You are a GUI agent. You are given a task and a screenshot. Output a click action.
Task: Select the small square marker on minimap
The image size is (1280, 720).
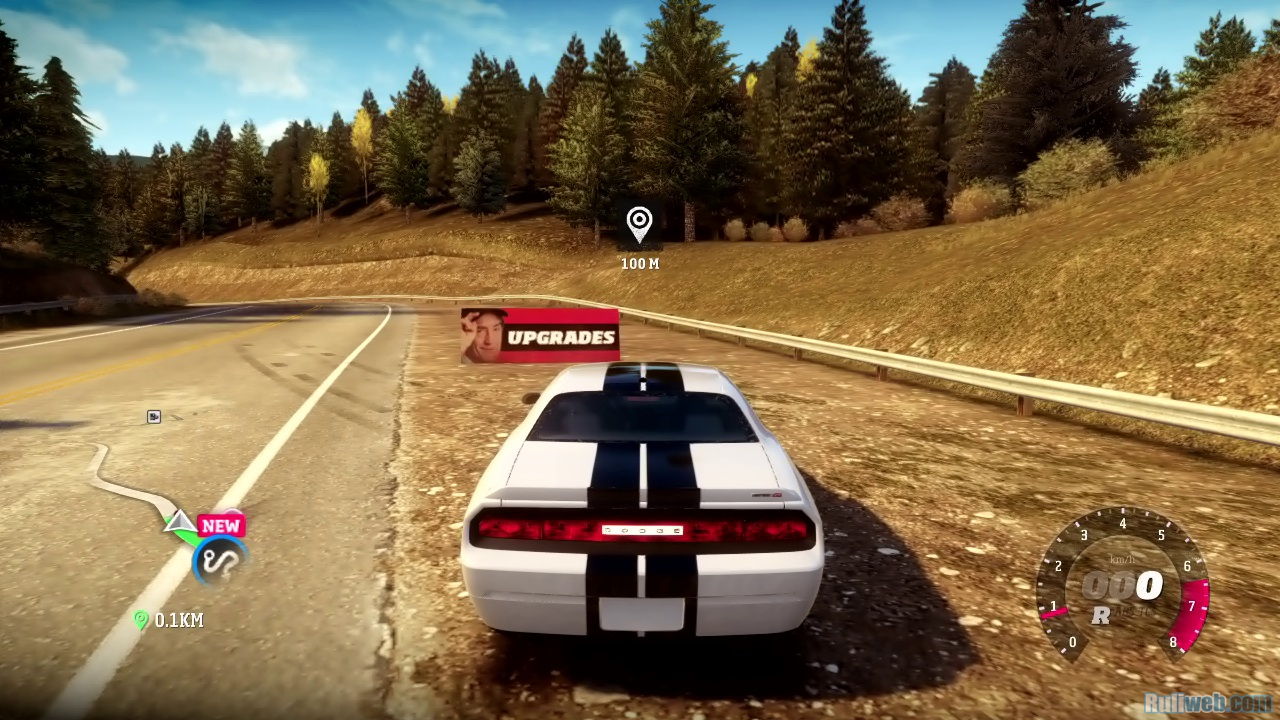tap(154, 416)
